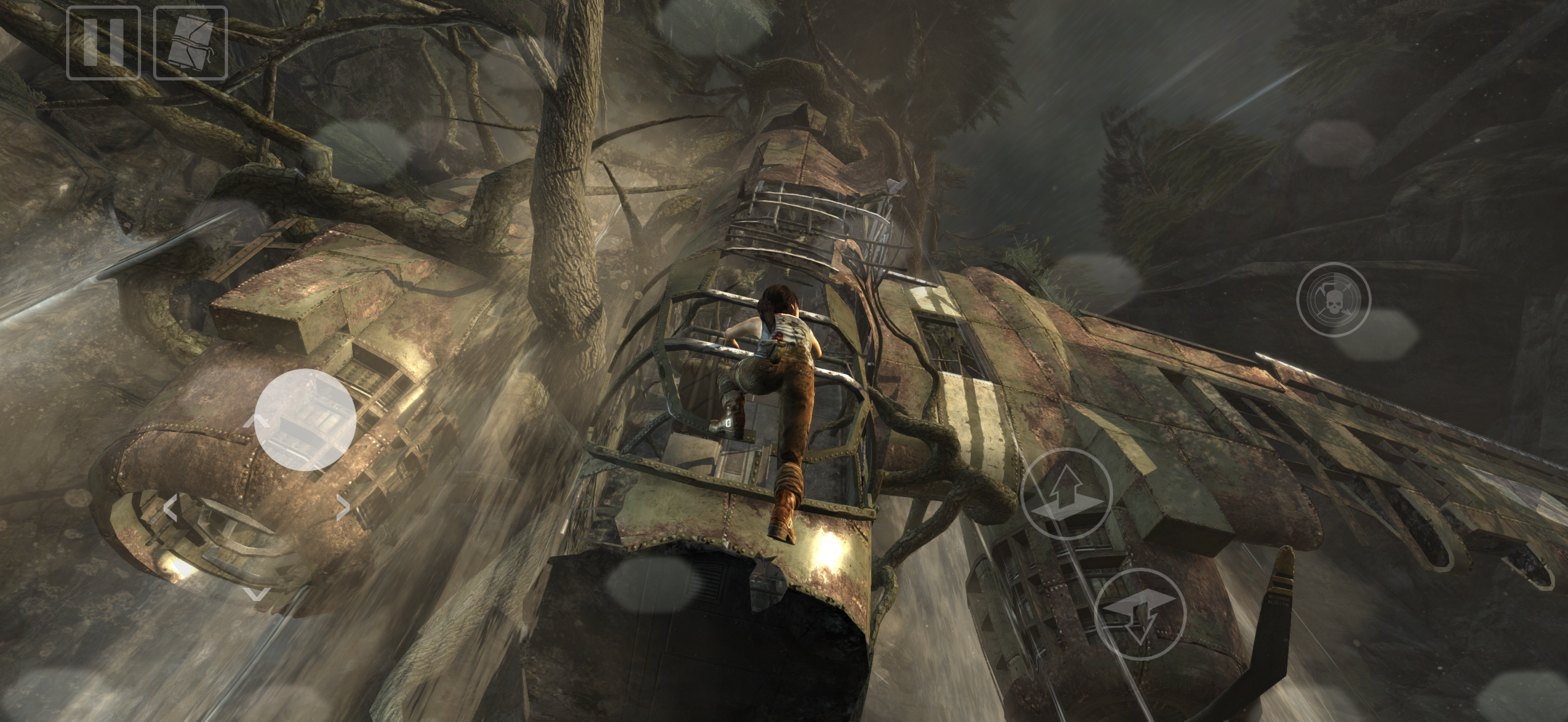
Task: Touch the virtual joystick thumb pad
Action: (x=305, y=420)
